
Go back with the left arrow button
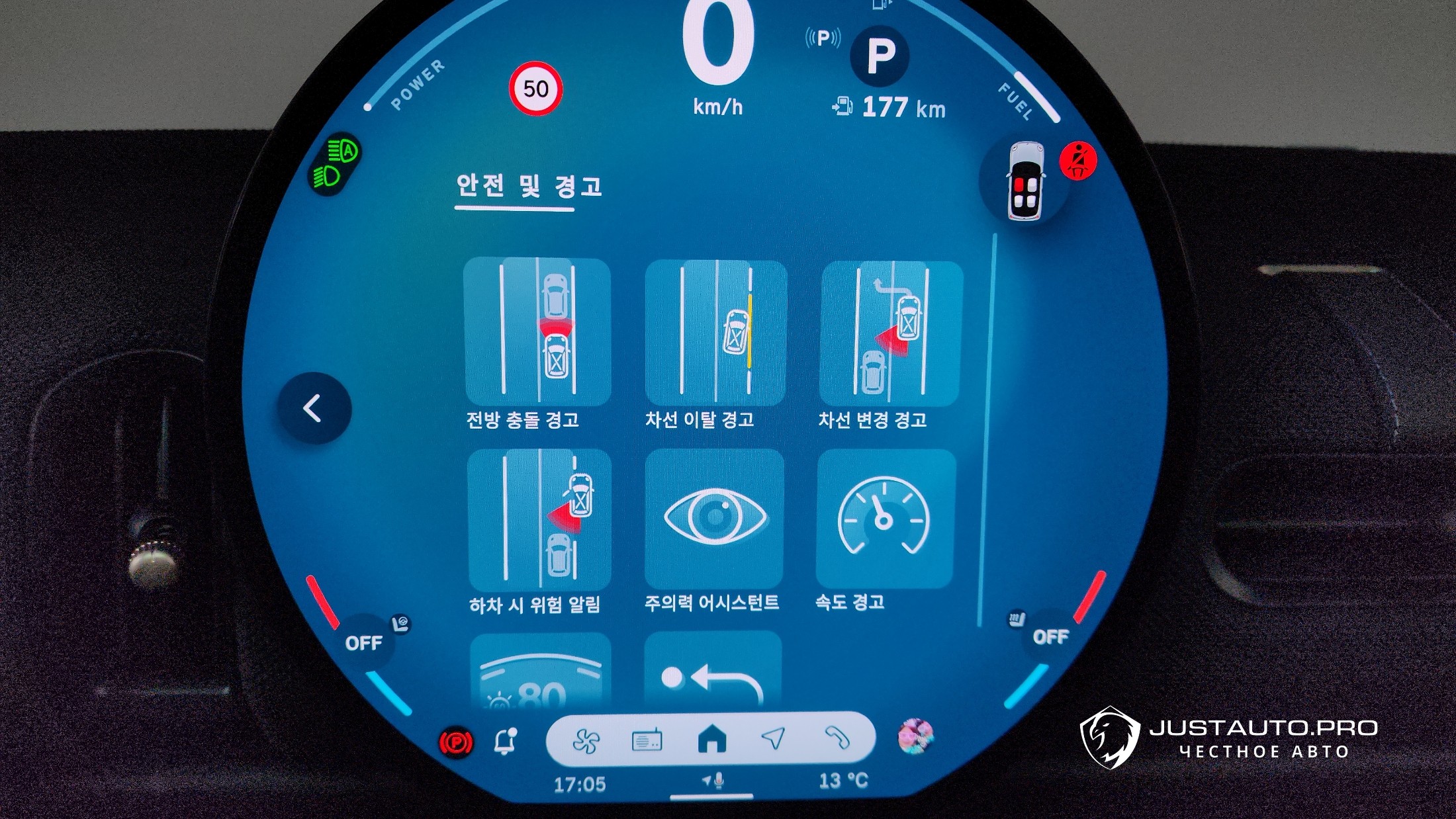click(x=314, y=408)
